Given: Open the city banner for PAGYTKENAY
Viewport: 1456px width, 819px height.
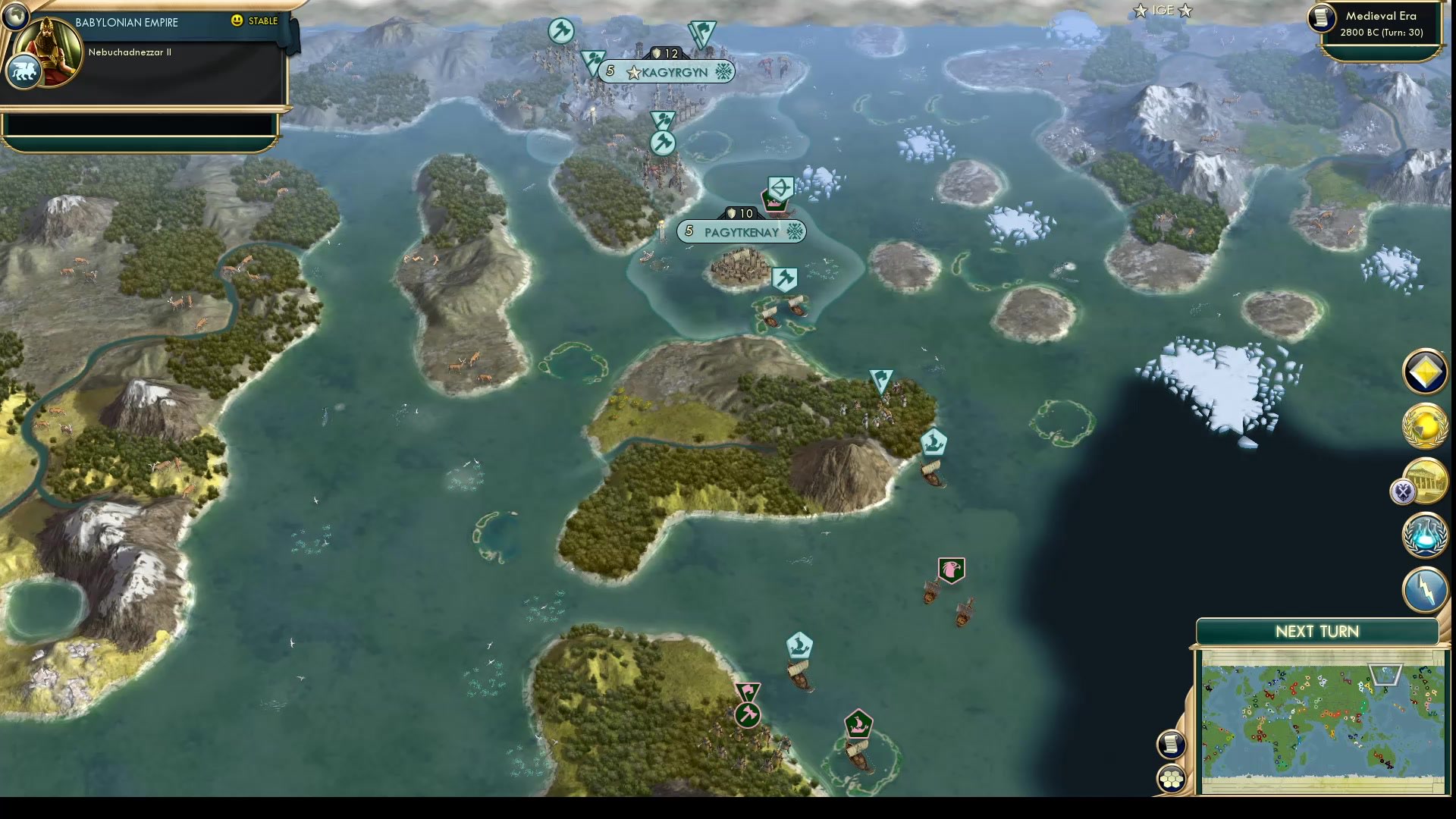Looking at the screenshot, I should 741,233.
